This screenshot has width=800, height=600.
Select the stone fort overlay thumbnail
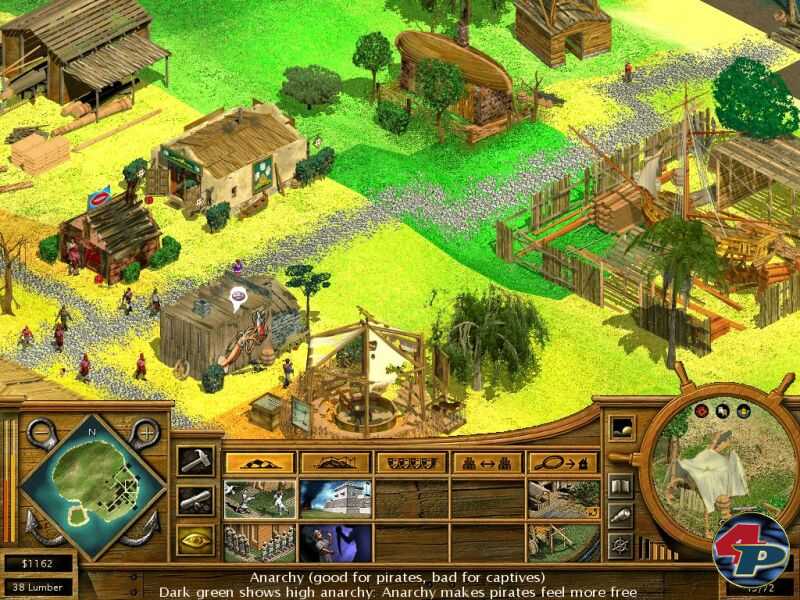[x=335, y=499]
